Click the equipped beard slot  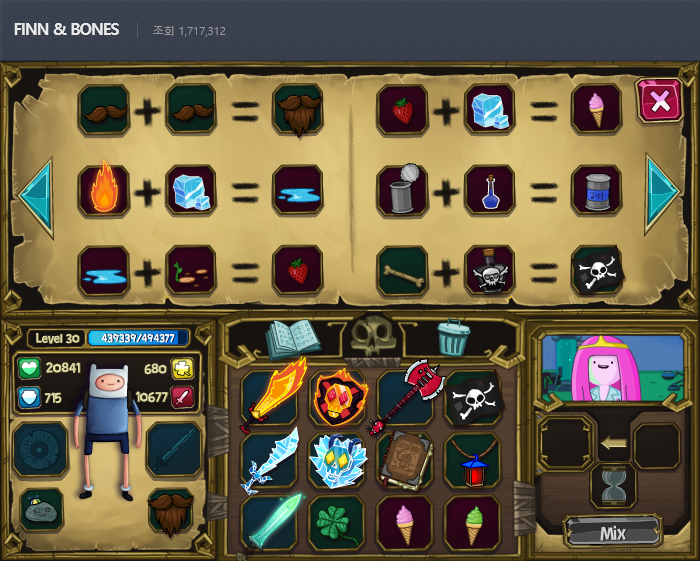pos(172,510)
